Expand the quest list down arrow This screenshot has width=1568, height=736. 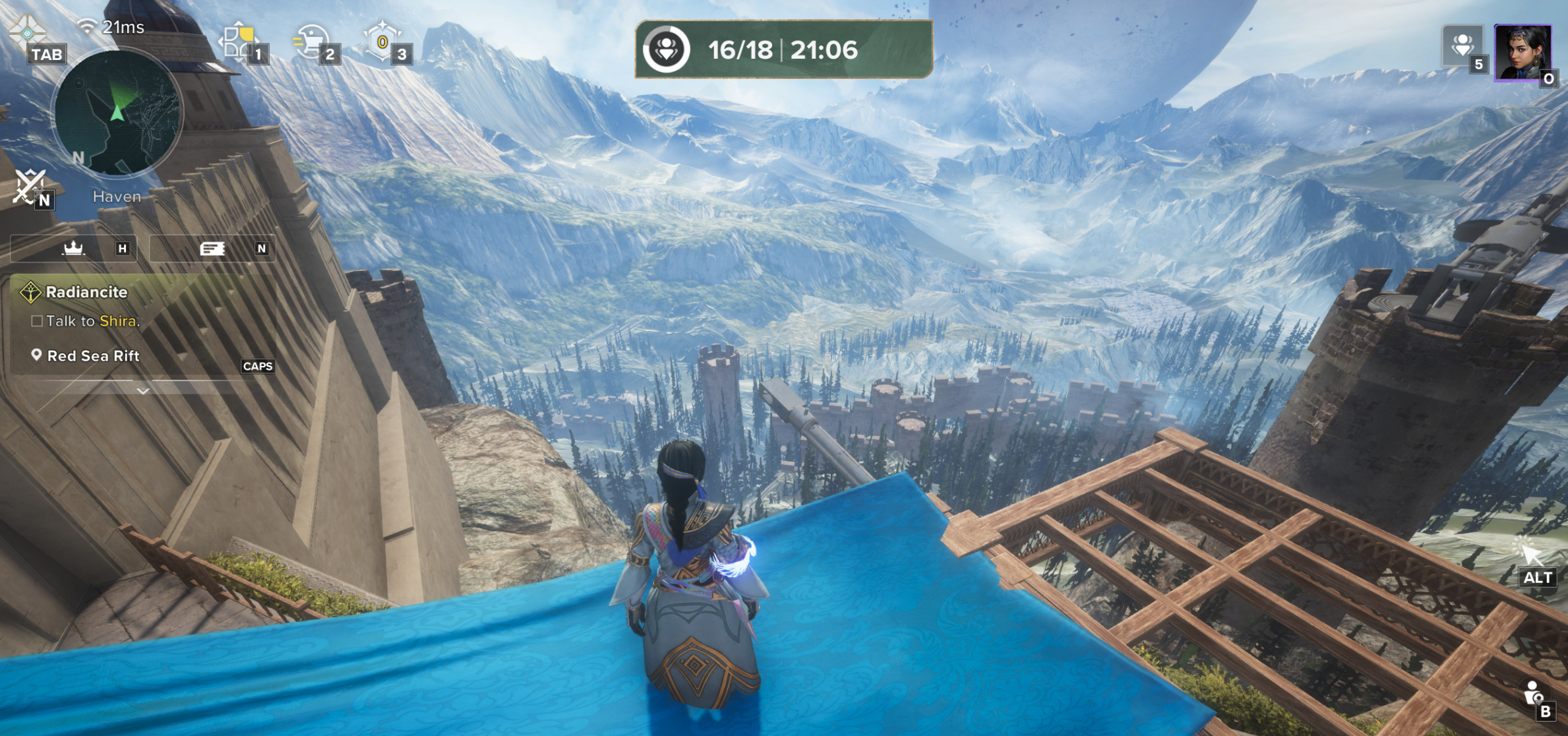click(x=143, y=391)
